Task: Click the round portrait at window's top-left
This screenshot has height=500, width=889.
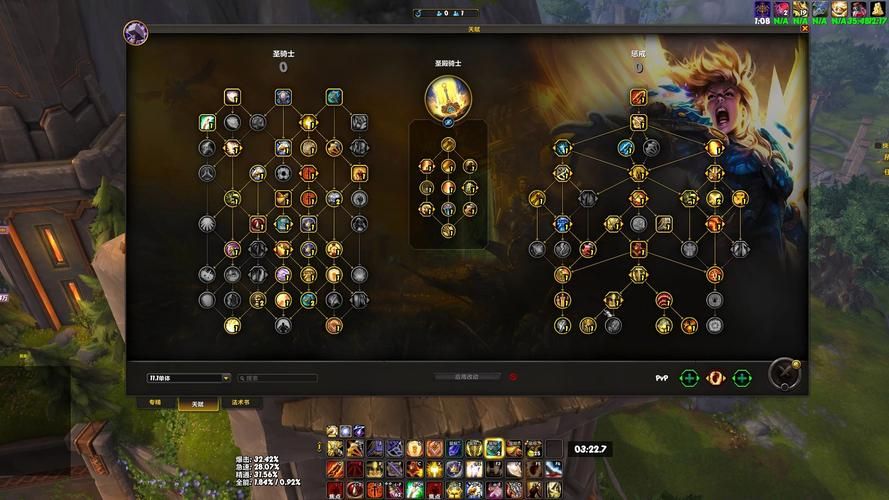Action: (135, 33)
